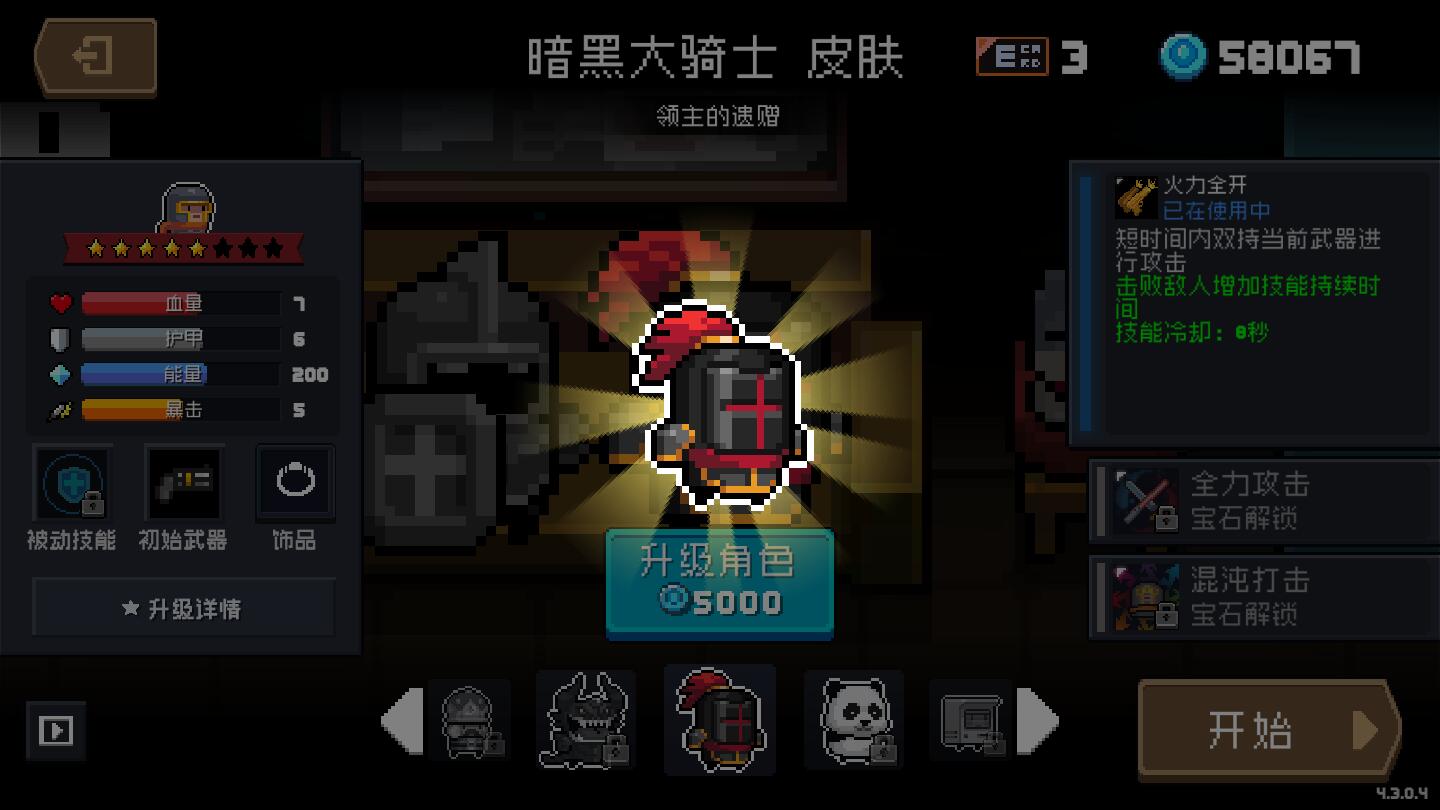The image size is (1440, 810).
Task: Select the panda character thumbnail
Action: tap(855, 720)
